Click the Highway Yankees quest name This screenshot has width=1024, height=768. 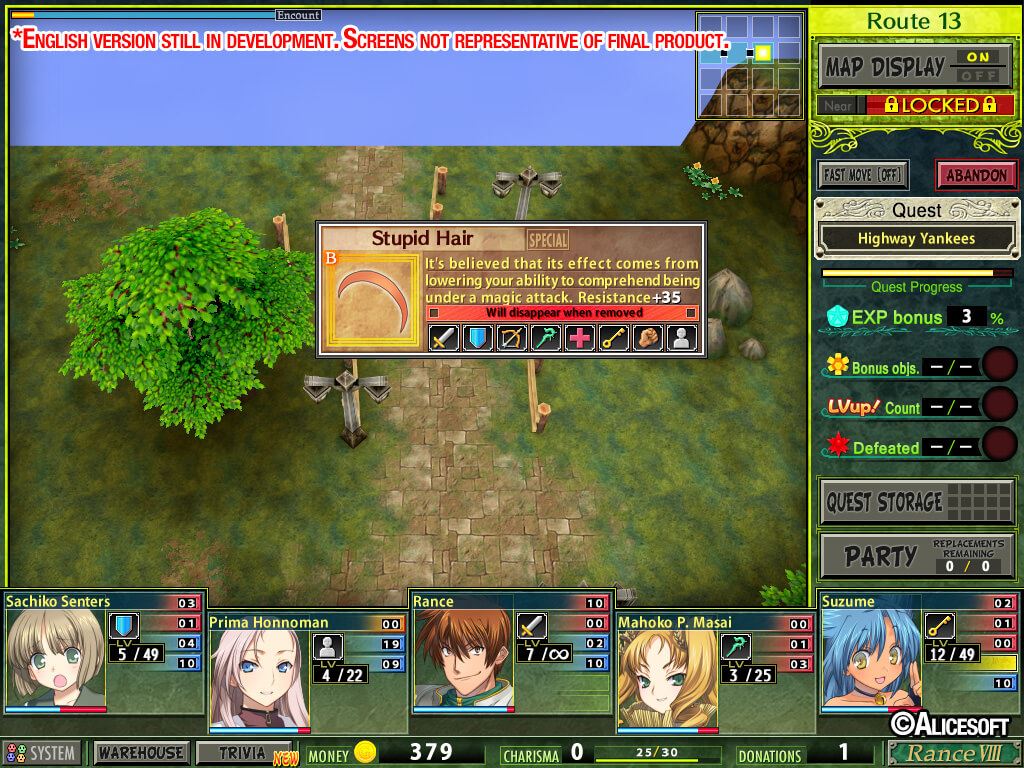click(x=916, y=239)
